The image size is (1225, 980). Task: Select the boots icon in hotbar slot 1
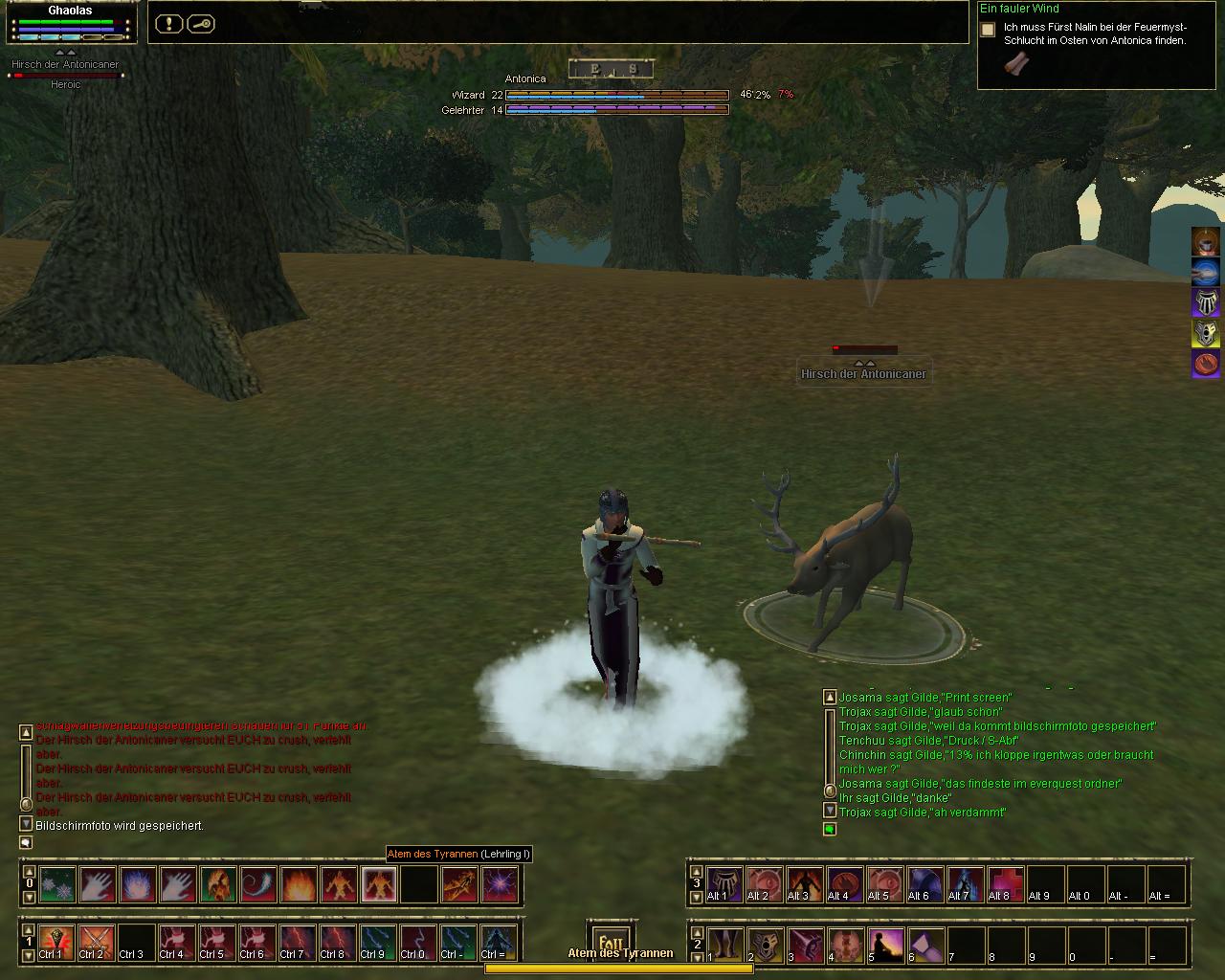[724, 945]
